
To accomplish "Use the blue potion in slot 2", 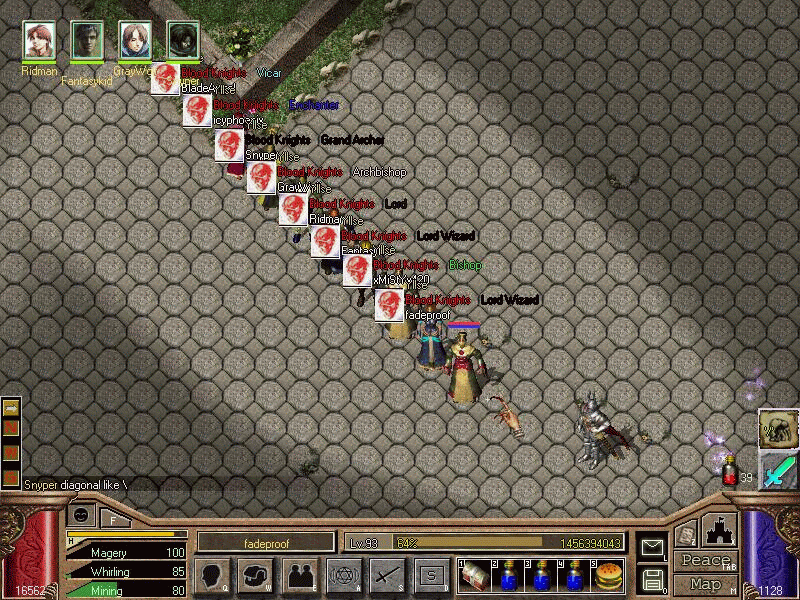I will 507,574.
